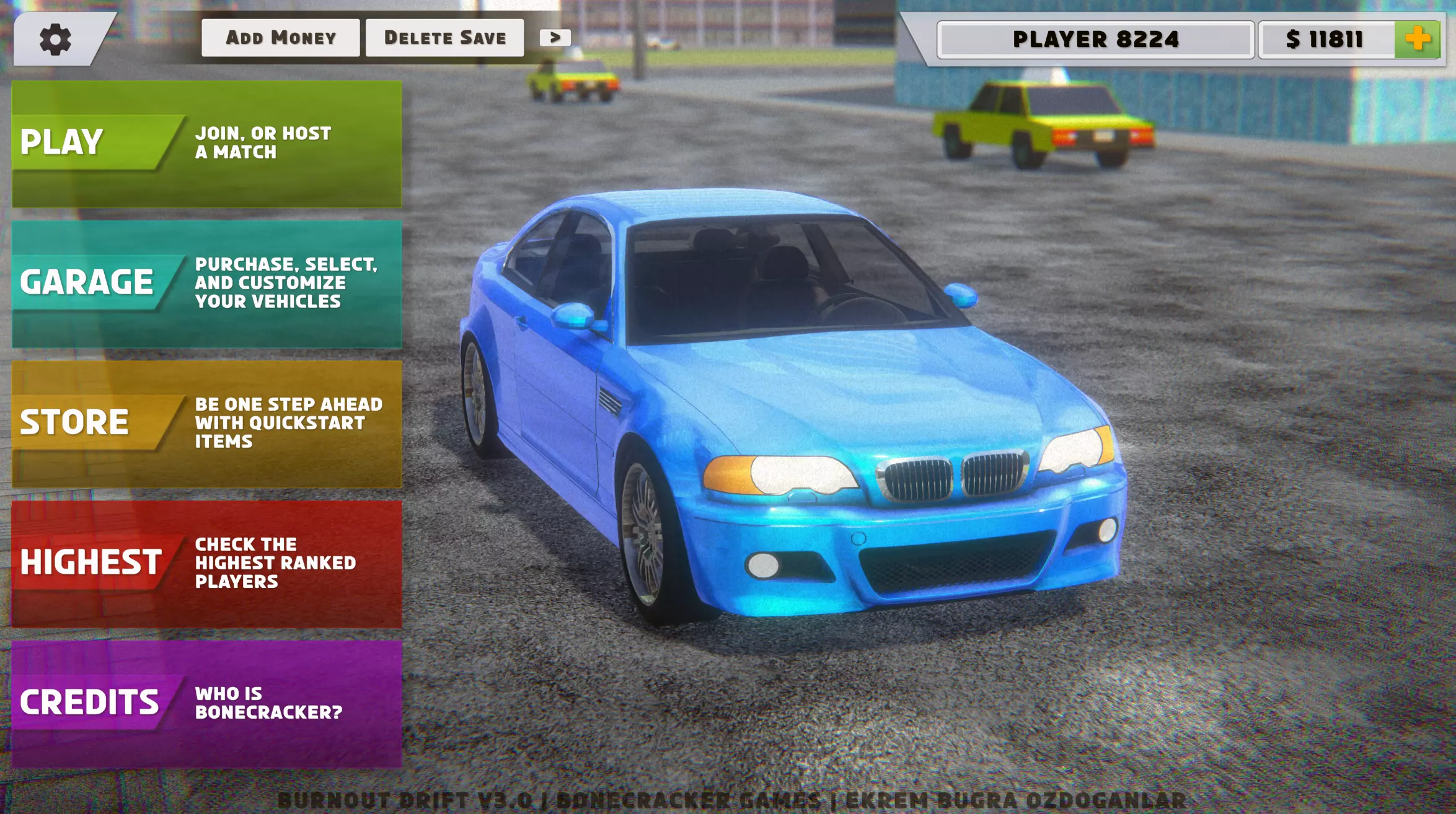
Task: Click the Delete Save button
Action: pos(444,38)
